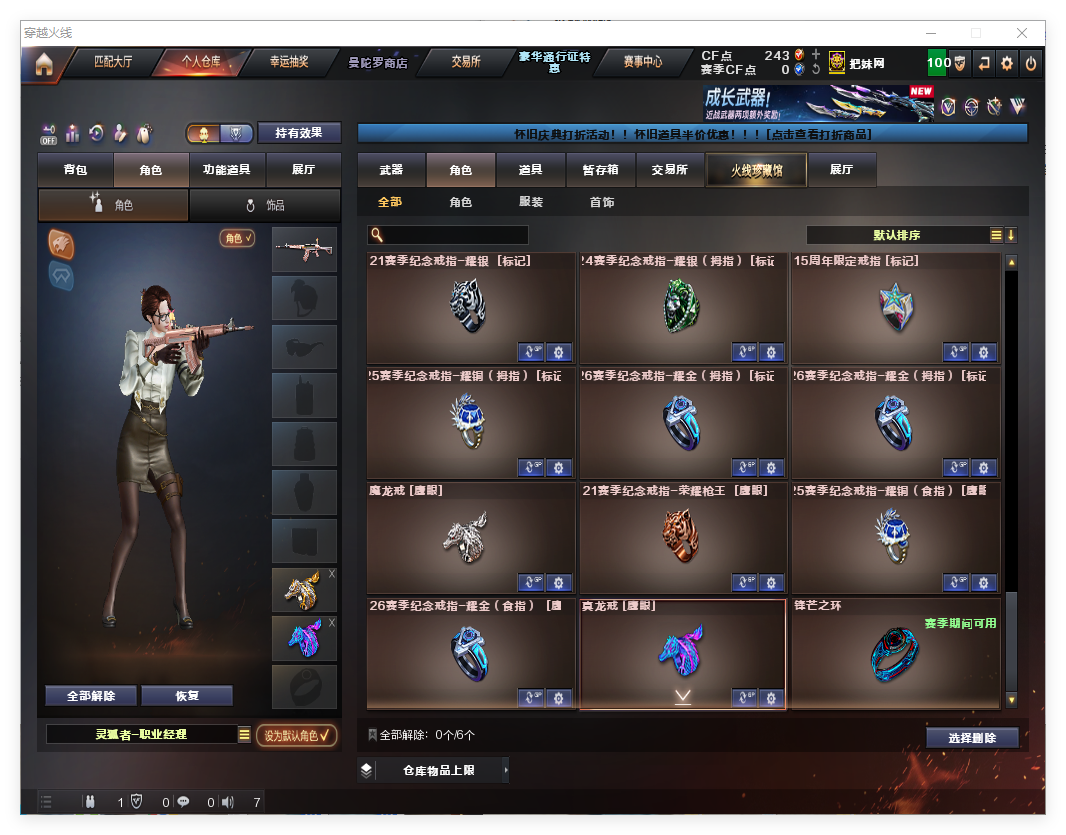Filter items by 服装 clothing
This screenshot has width=1066, height=835.
[531, 202]
